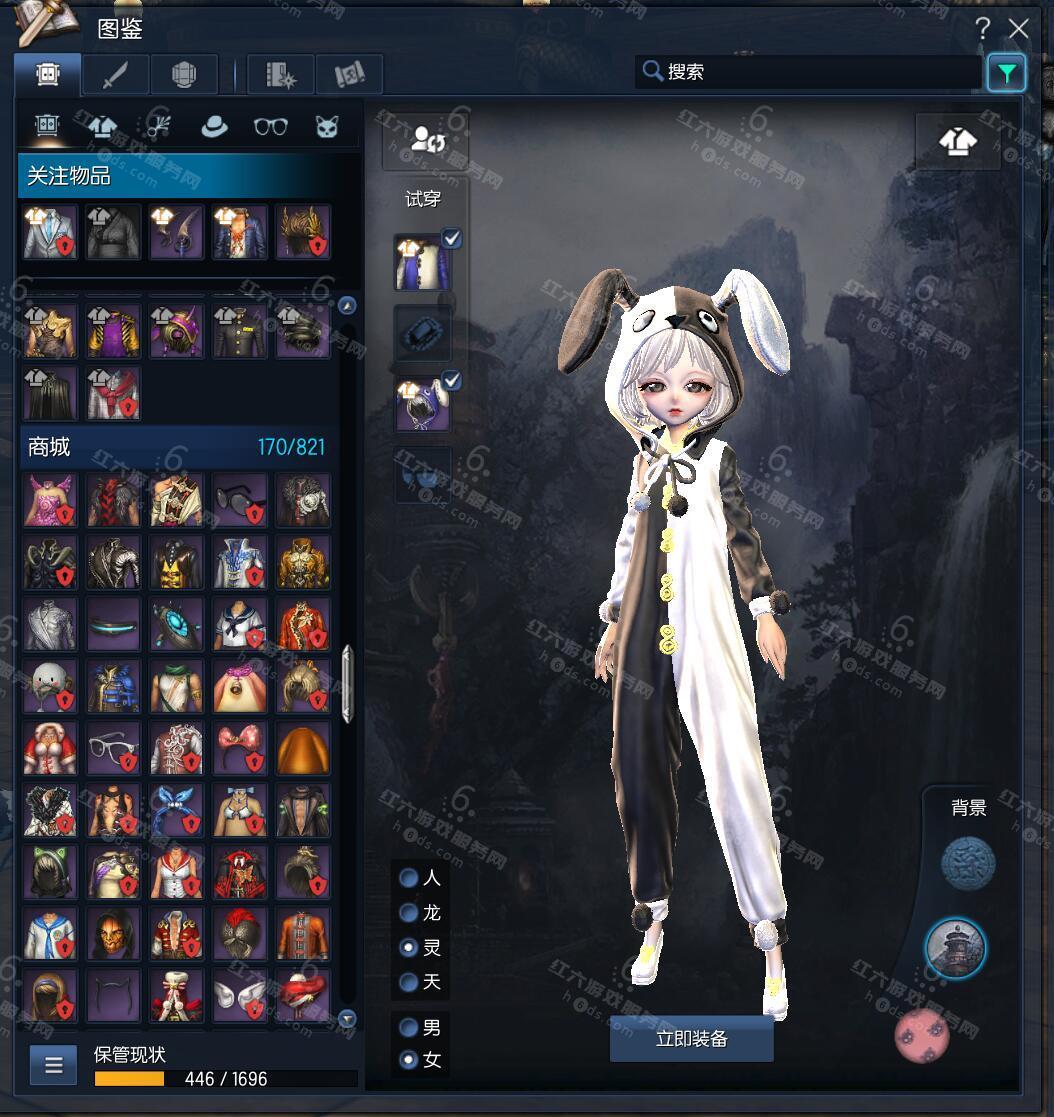Select the hat category tab
The image size is (1054, 1117).
coord(213,126)
